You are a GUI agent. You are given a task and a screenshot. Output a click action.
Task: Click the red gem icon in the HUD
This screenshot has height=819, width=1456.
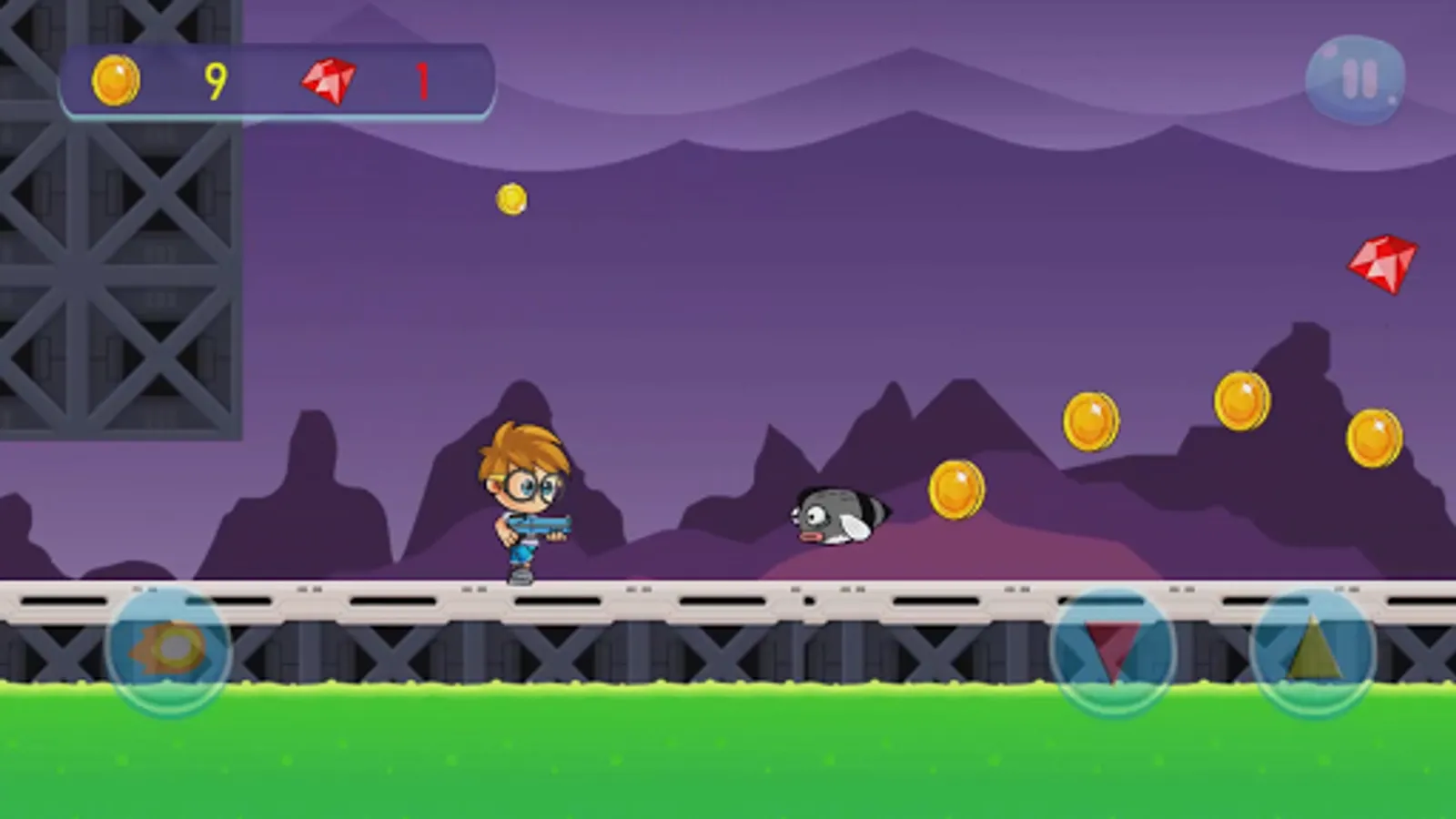pos(328,80)
